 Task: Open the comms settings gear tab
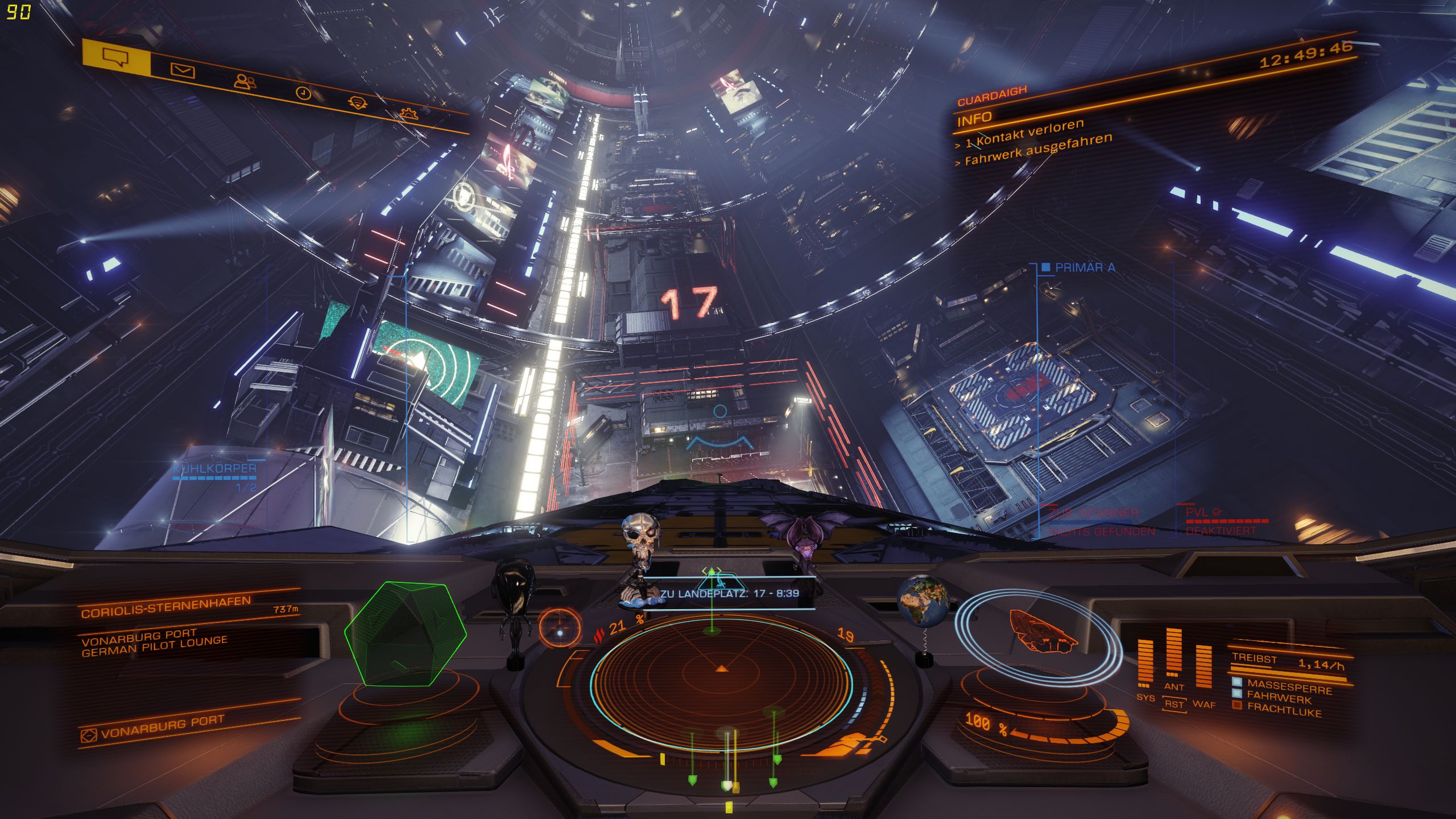coord(408,113)
